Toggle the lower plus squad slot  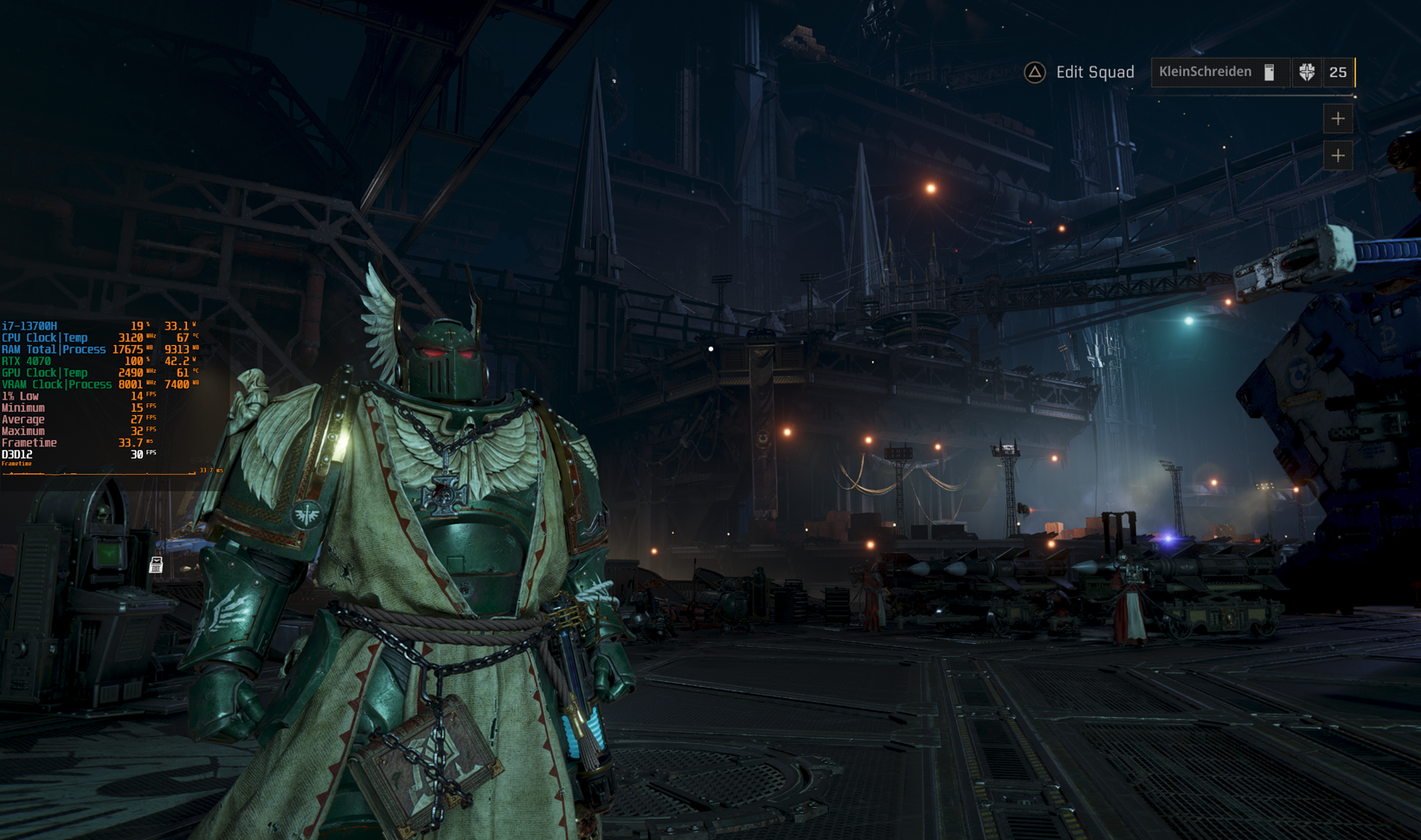point(1337,157)
